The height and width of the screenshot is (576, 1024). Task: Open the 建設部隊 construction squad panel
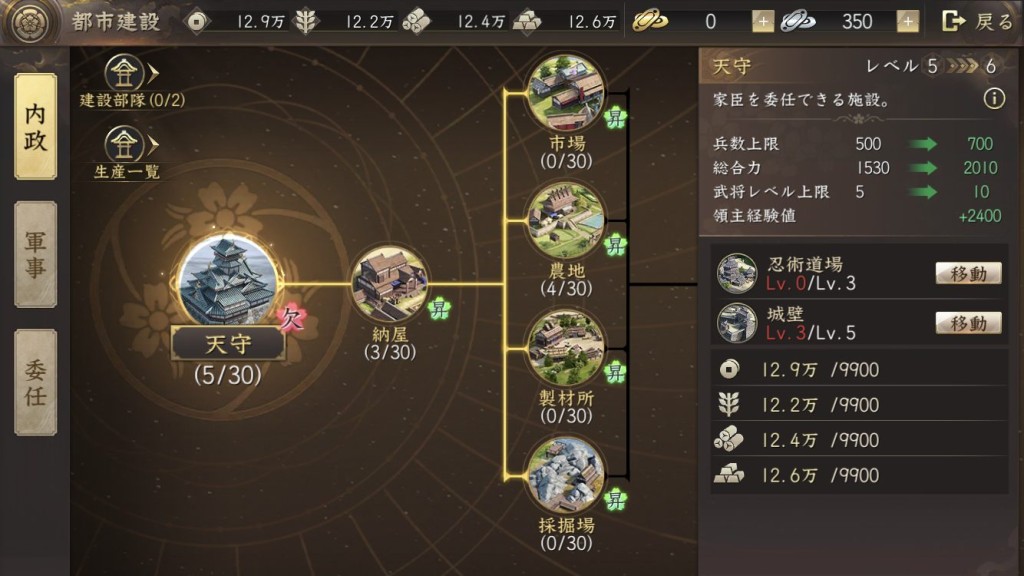coord(127,72)
